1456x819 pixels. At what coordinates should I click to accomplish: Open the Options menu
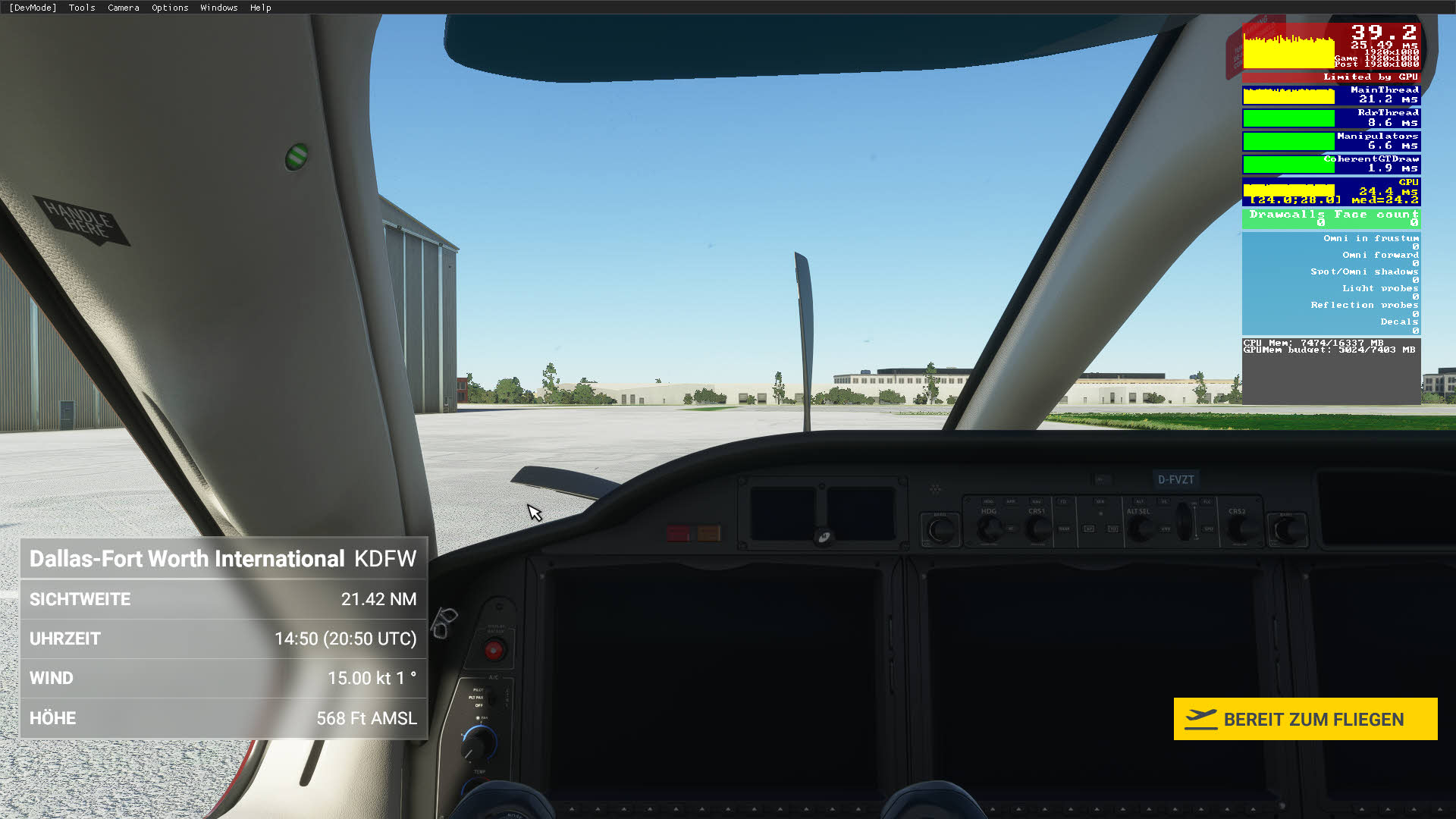[x=169, y=8]
